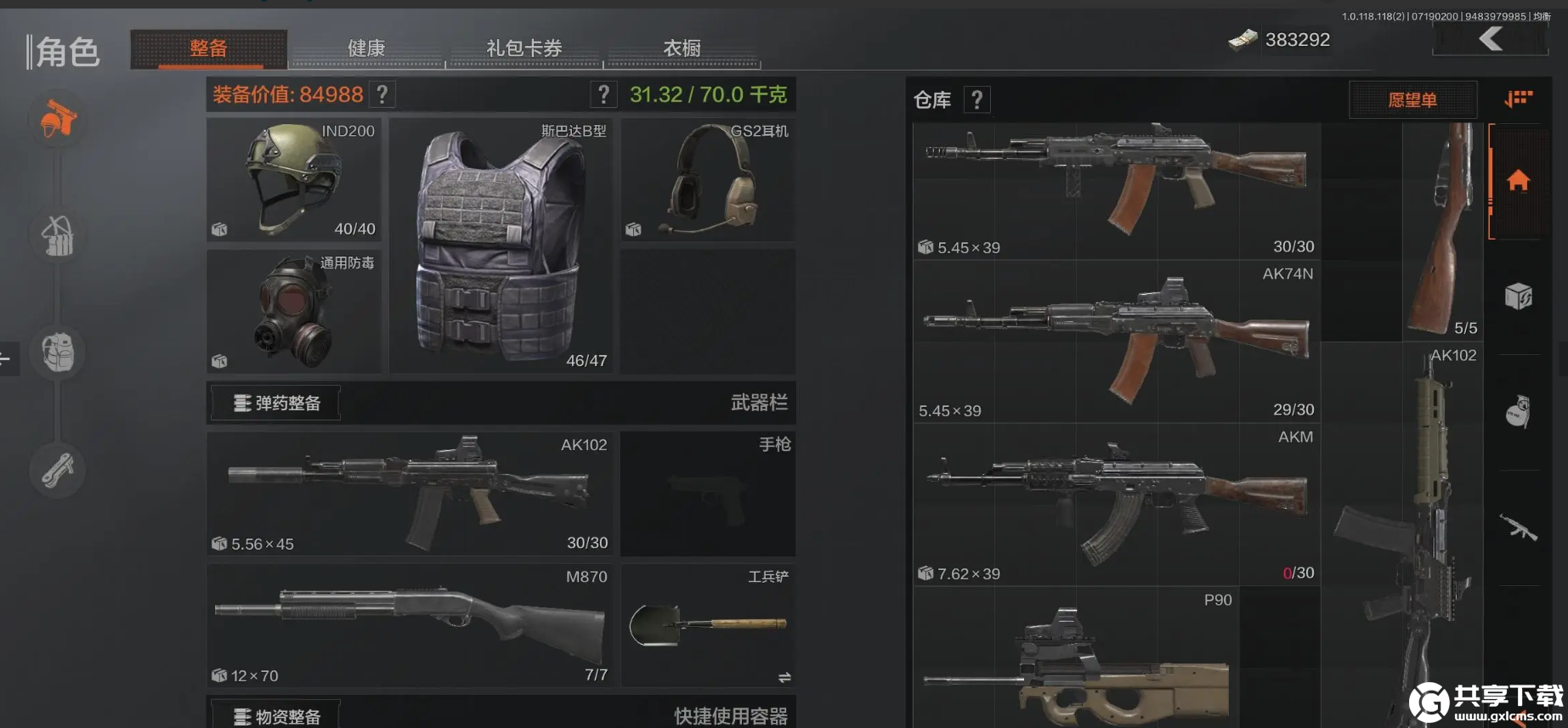The width and height of the screenshot is (1568, 728).
Task: Click the ammo icon on the IND200 helmet
Action: [x=220, y=229]
